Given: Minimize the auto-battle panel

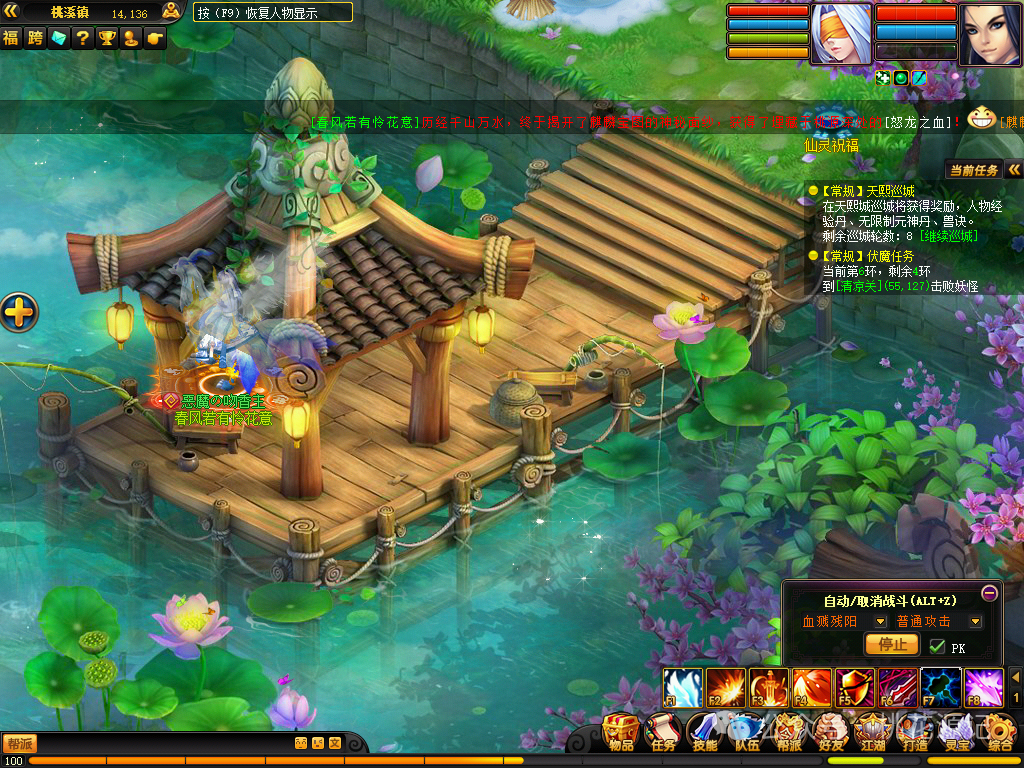Looking at the screenshot, I should [989, 592].
